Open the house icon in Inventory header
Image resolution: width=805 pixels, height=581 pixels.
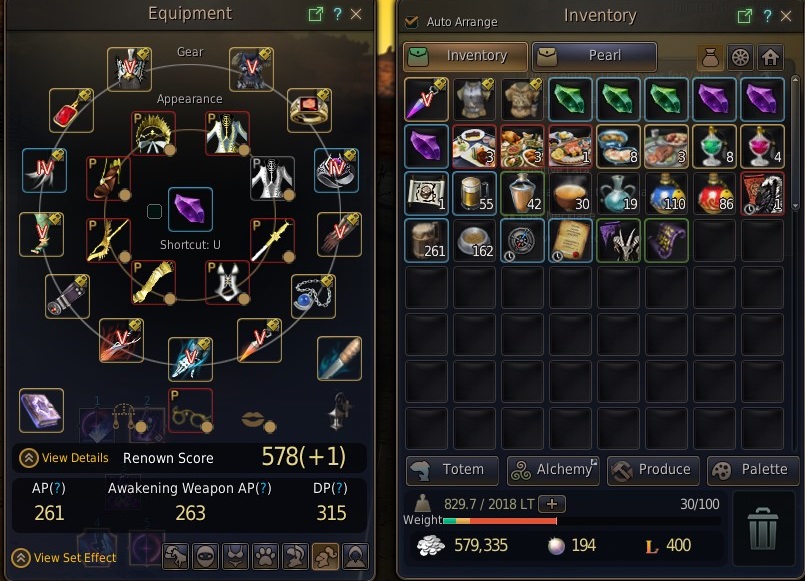(769, 57)
